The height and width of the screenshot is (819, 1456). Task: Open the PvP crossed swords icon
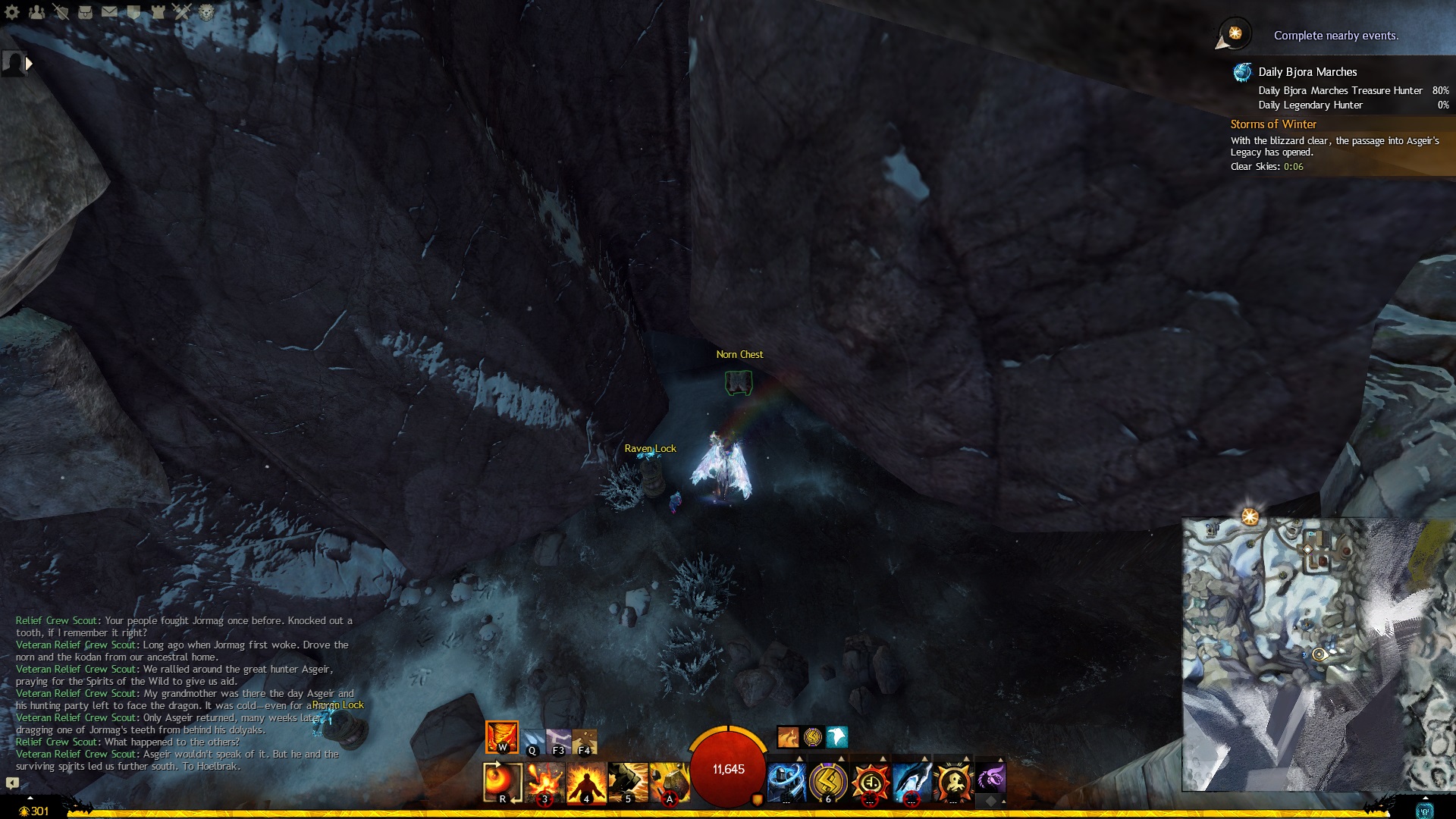(x=182, y=12)
